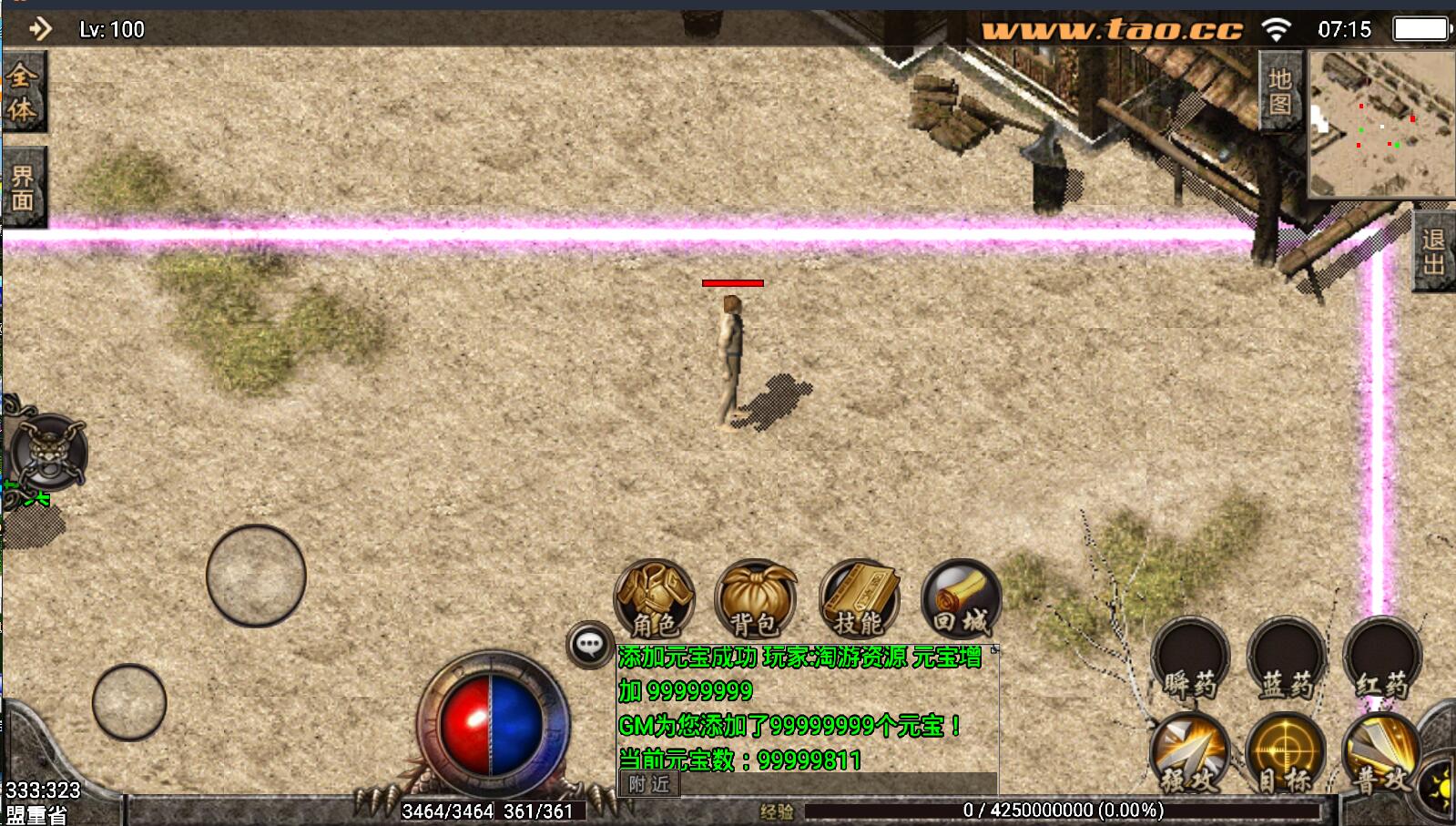
Task: Open the 角色 character panel
Action: (654, 599)
